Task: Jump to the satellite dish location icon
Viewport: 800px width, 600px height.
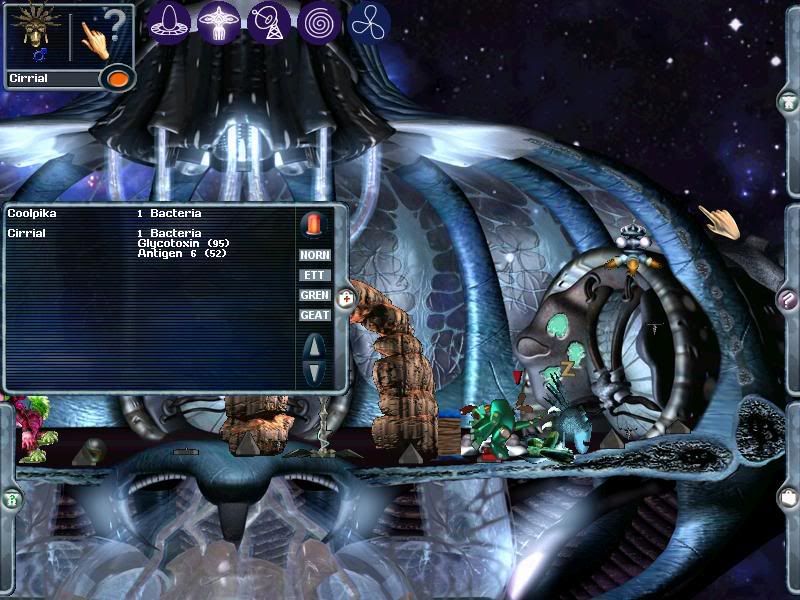Action: (x=268, y=21)
